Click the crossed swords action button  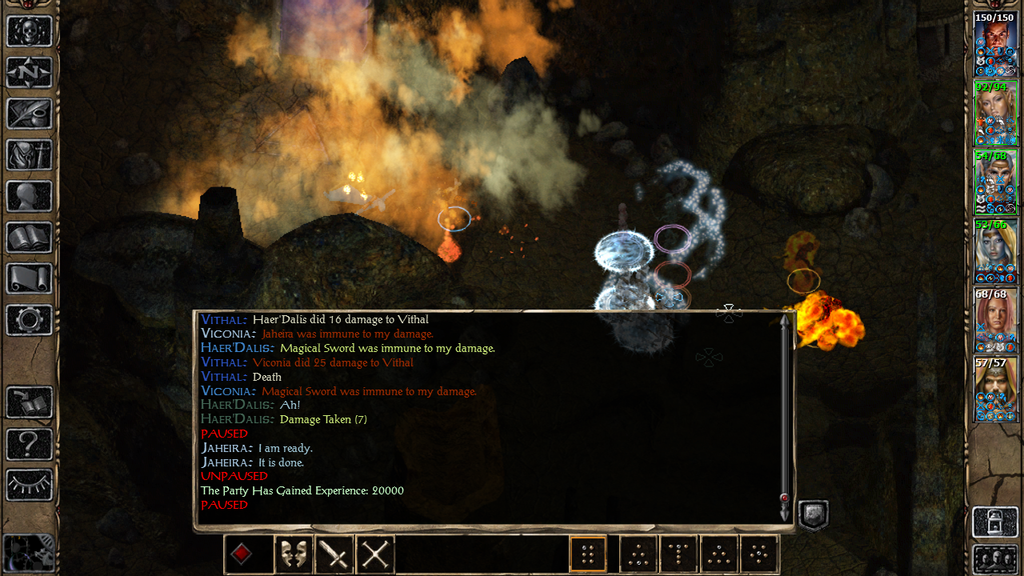click(x=375, y=554)
